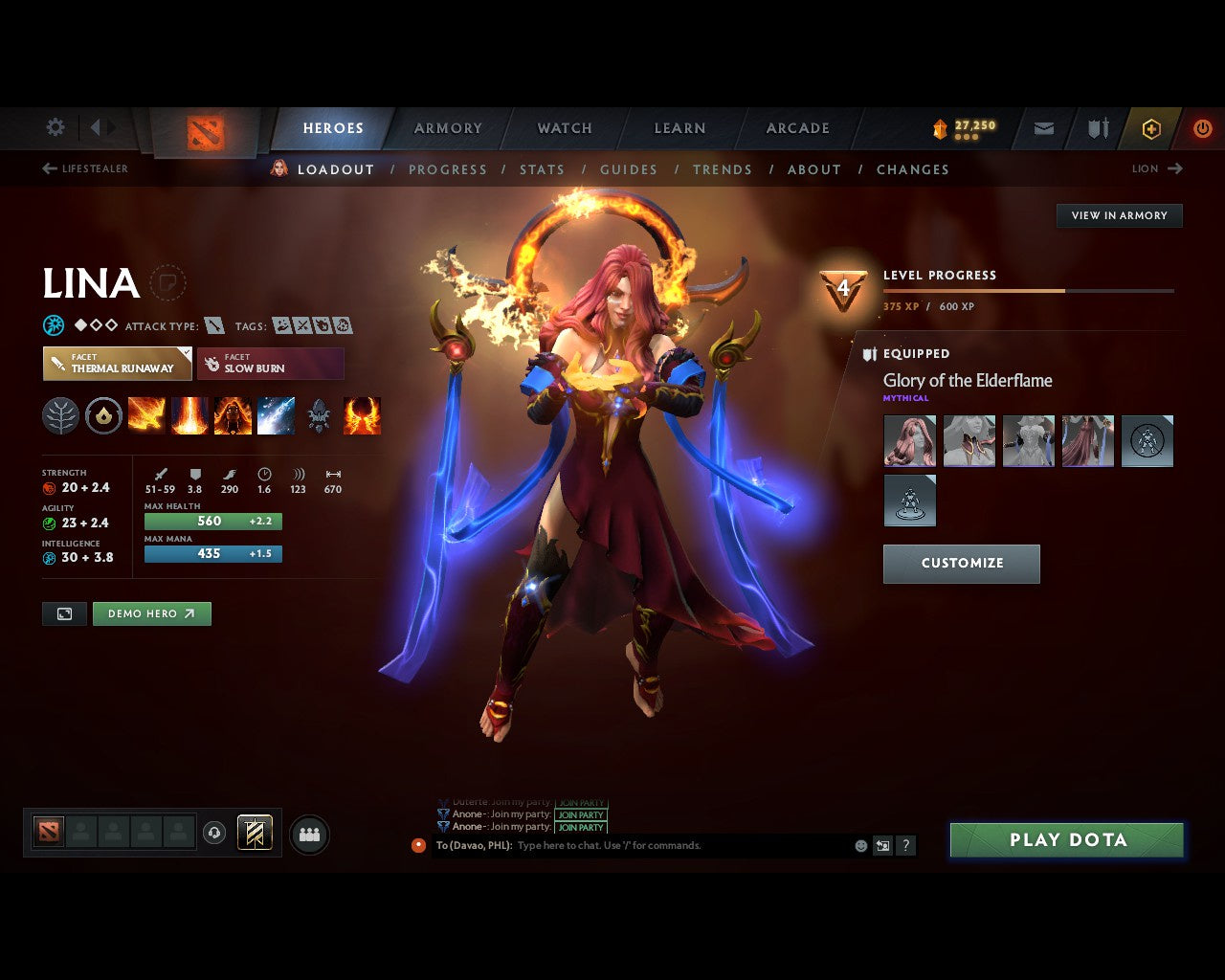Open the friends list people icon
Screen dimensions: 1225x980
click(x=309, y=833)
